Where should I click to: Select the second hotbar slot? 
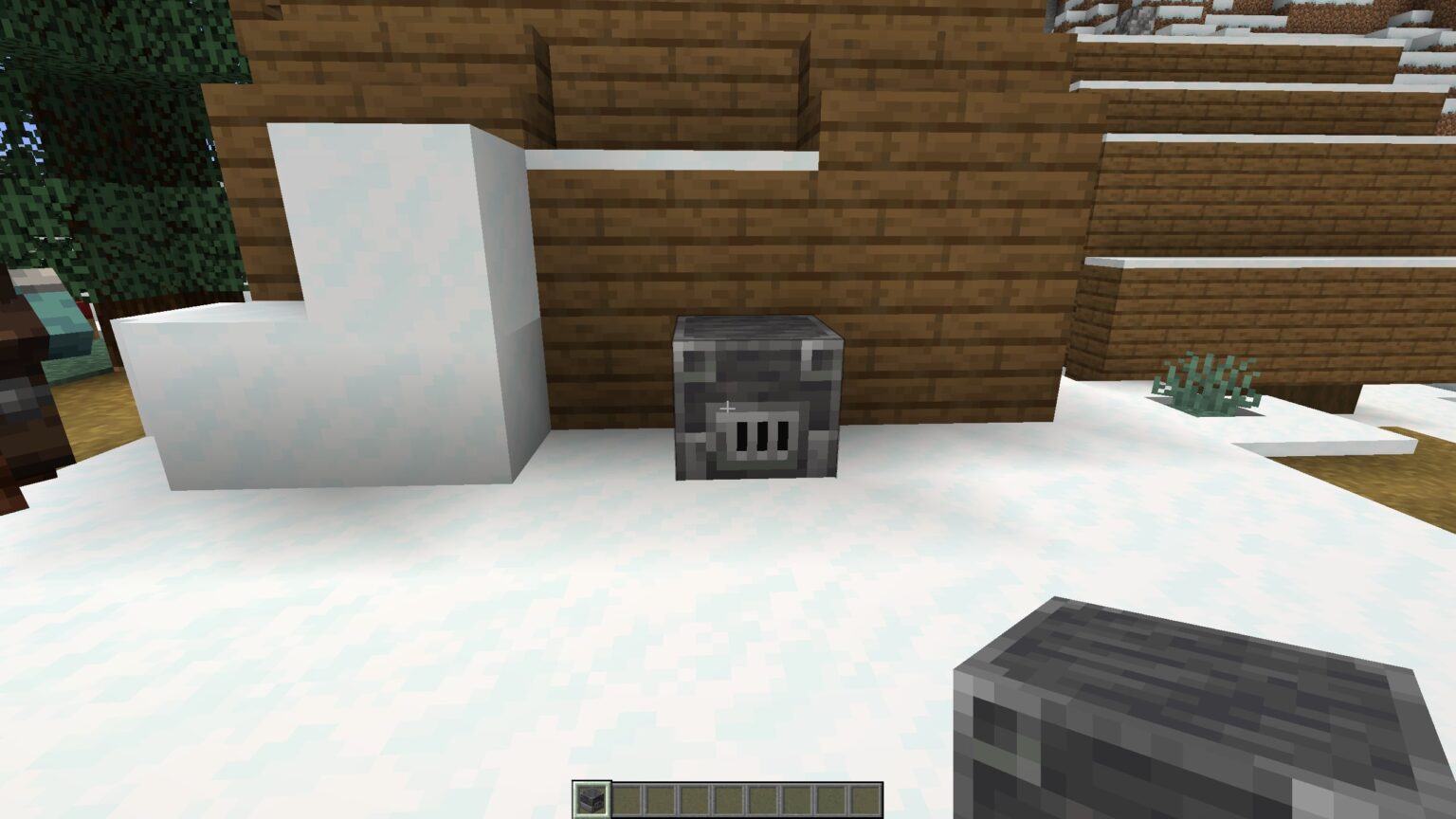(624, 796)
